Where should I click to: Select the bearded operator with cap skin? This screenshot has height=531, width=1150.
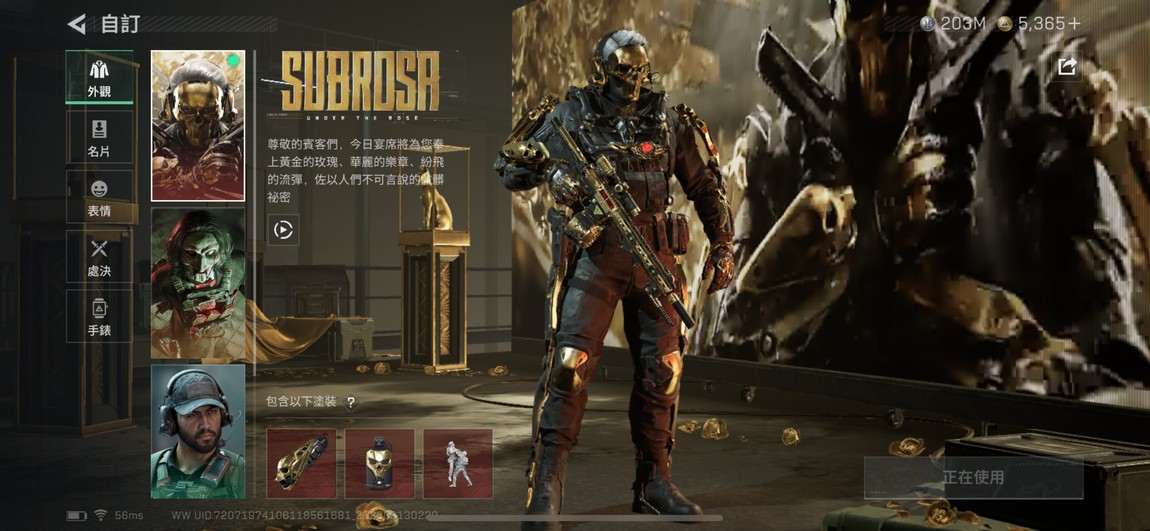coord(198,431)
